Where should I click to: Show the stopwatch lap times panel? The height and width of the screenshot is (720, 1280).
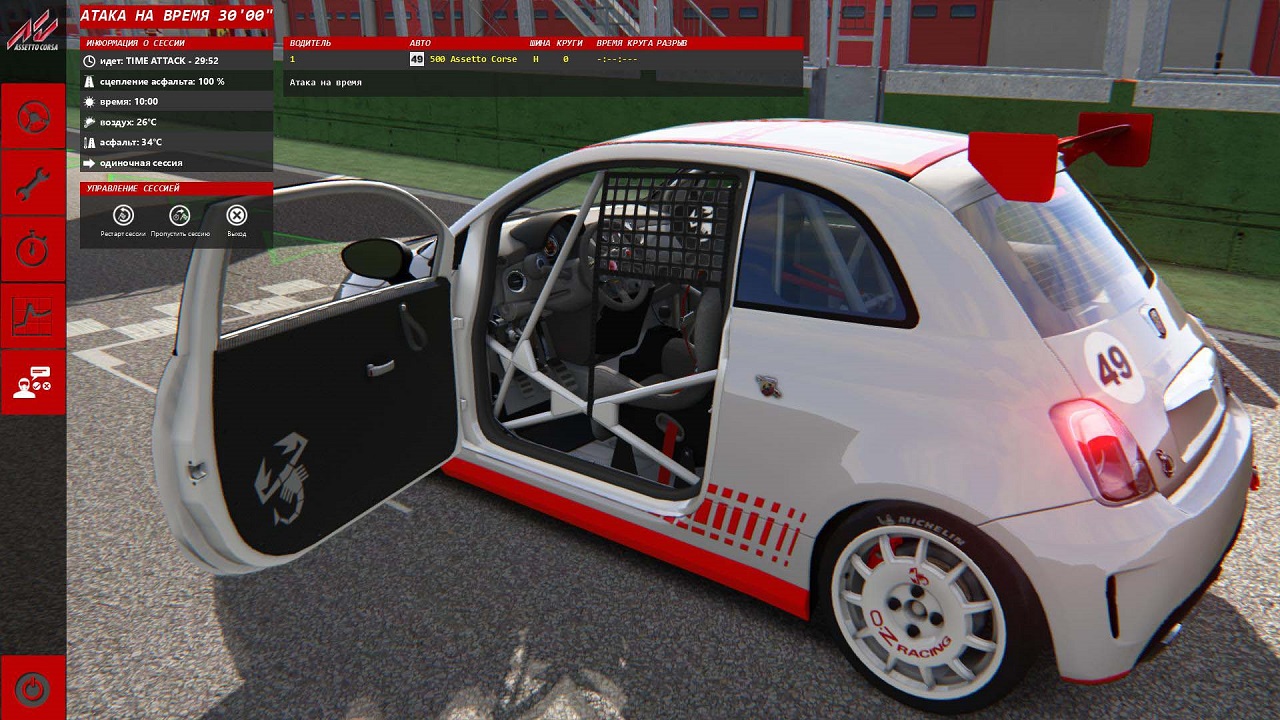click(33, 249)
